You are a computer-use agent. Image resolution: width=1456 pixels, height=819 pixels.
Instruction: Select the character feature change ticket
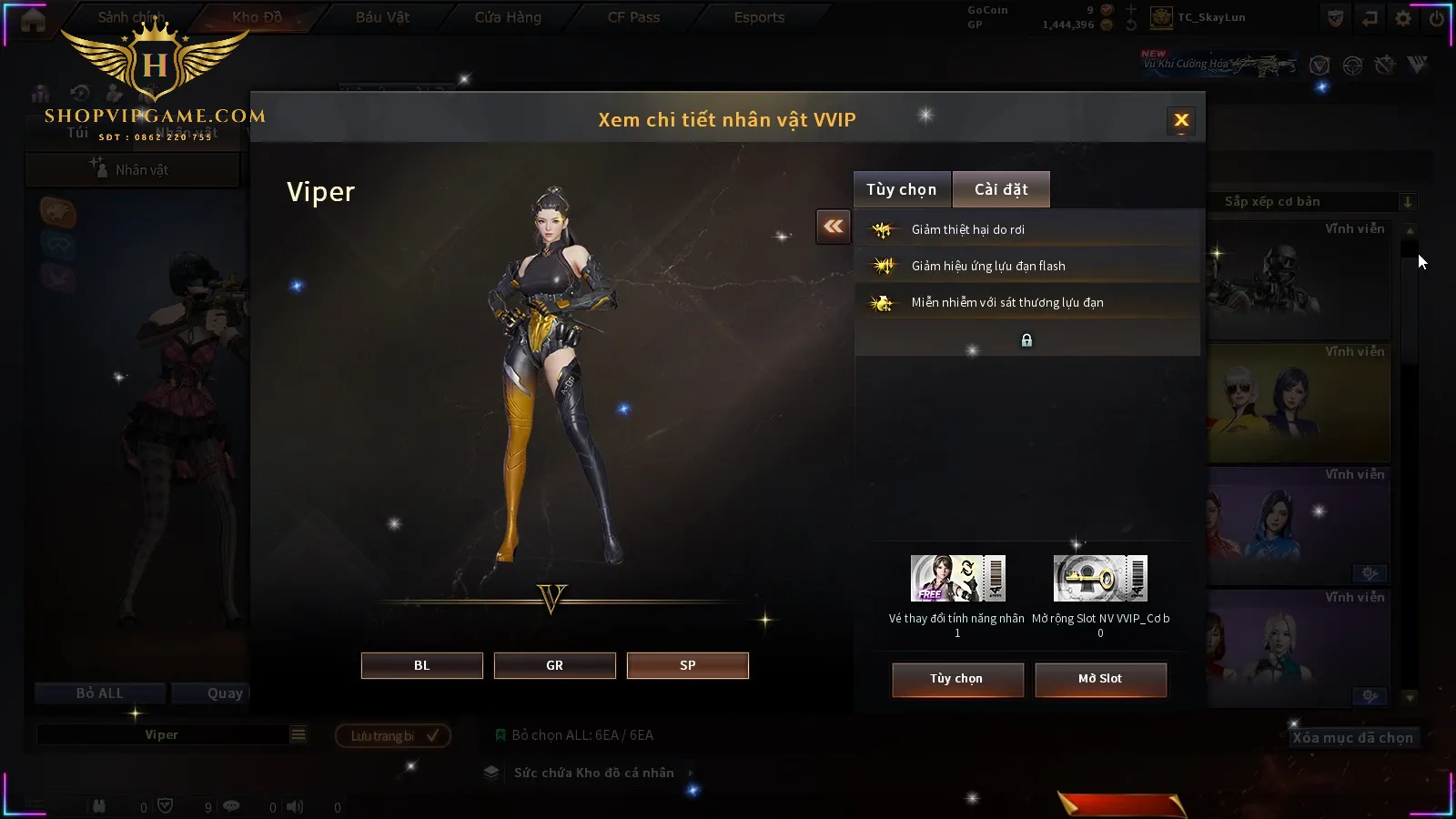(x=957, y=579)
